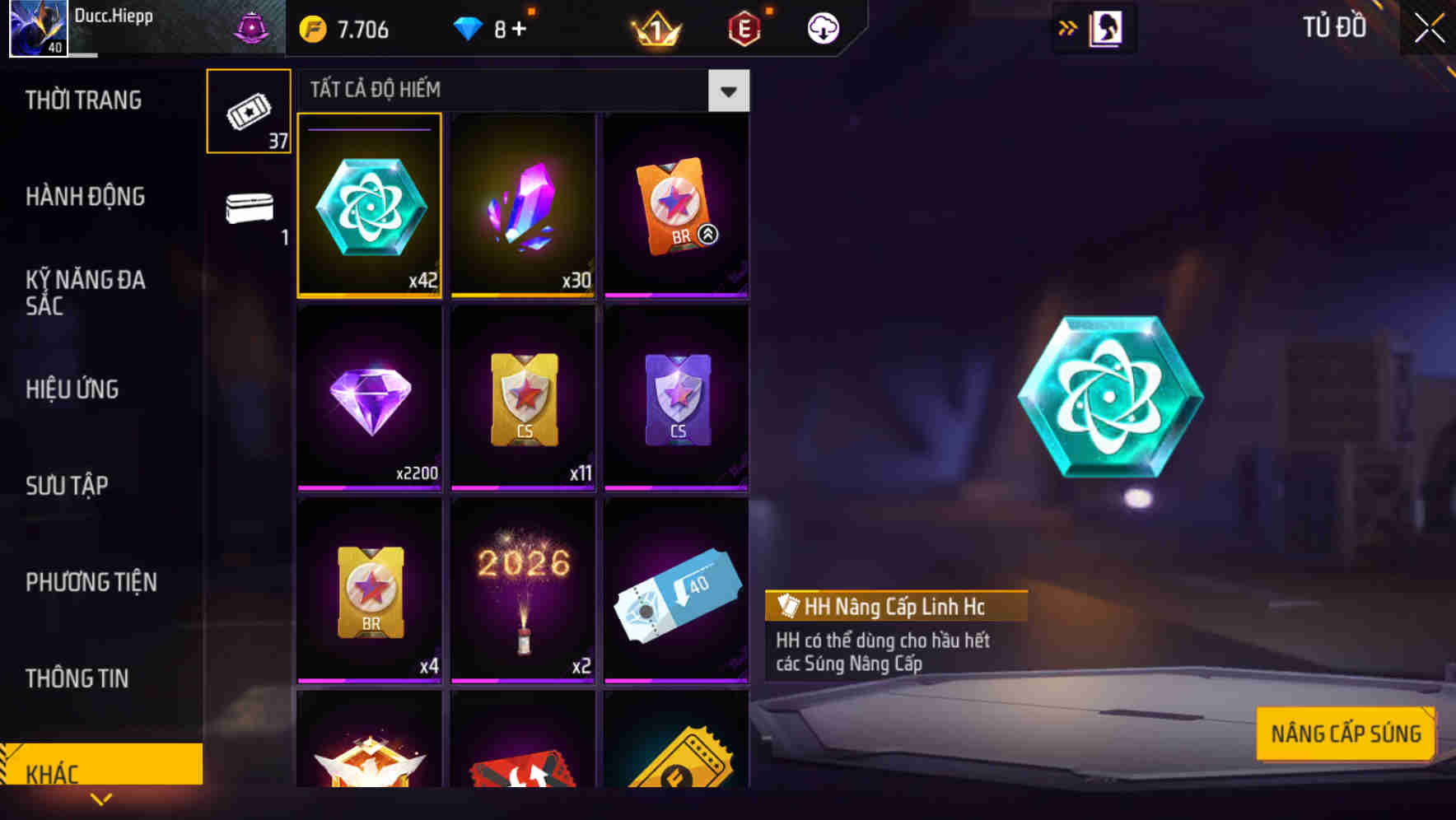Switch to the HIỆU ỨNG category
The width and height of the screenshot is (1456, 820).
pyautogui.click(x=72, y=389)
